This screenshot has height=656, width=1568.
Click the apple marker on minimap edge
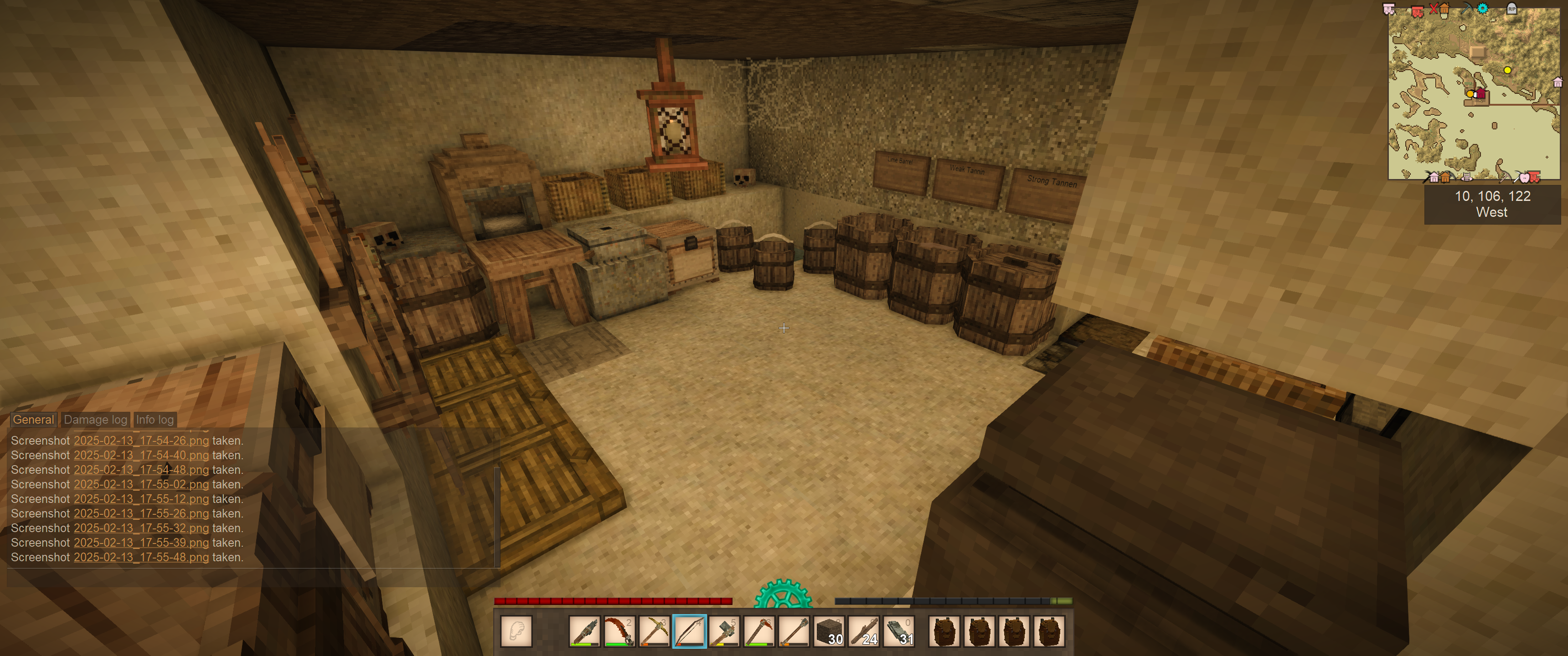pos(1524,178)
